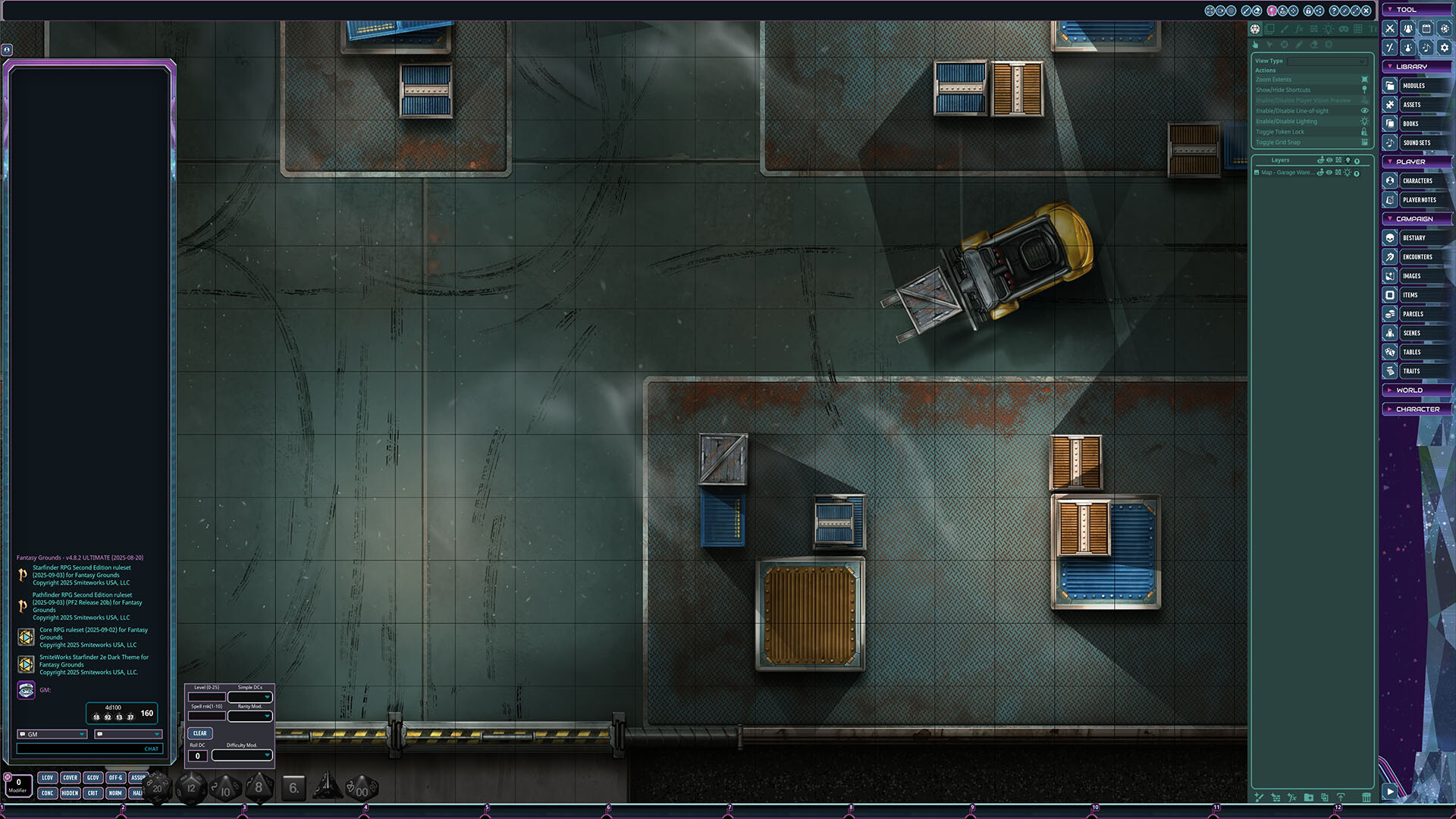Toggle Token Lock for the map

point(1364,131)
